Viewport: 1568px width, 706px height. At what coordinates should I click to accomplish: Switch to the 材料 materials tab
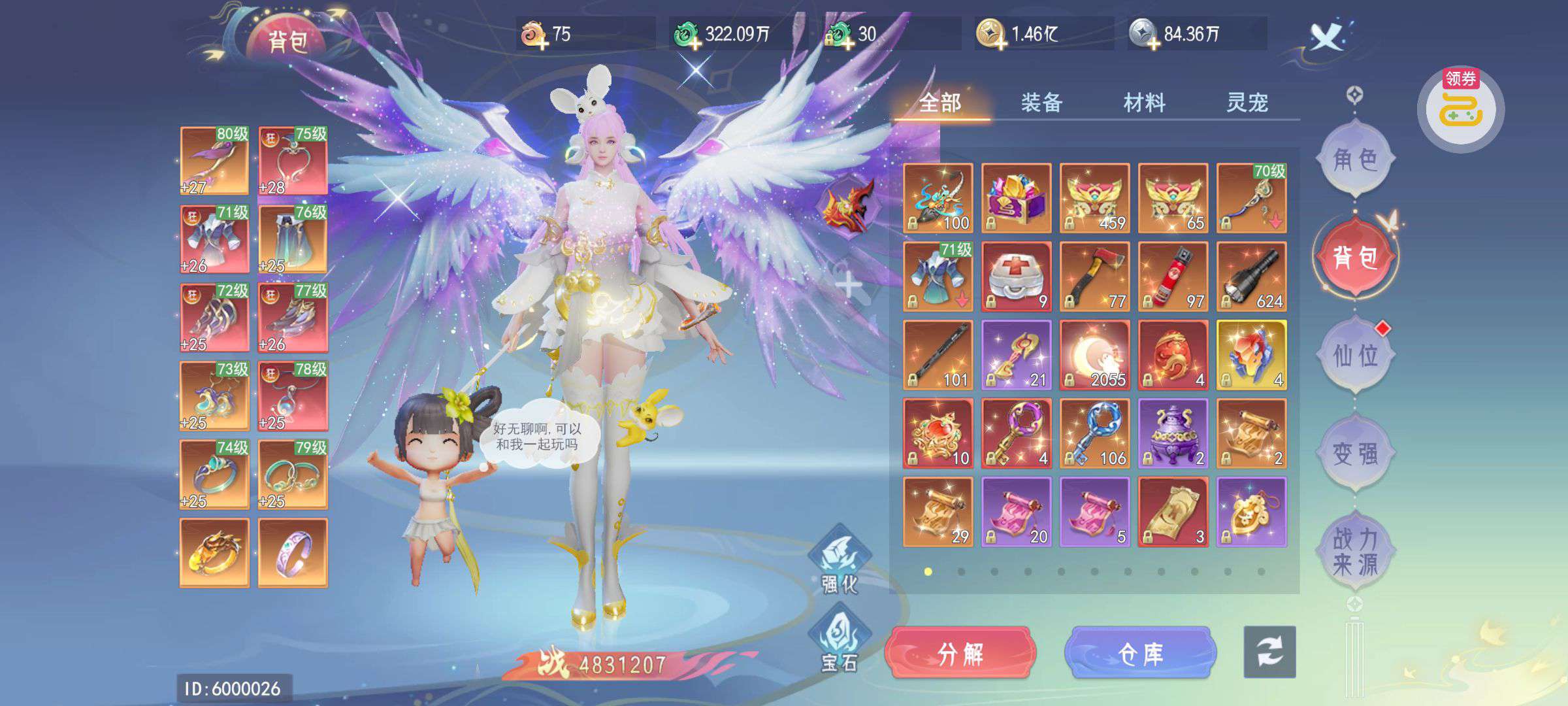point(1144,103)
